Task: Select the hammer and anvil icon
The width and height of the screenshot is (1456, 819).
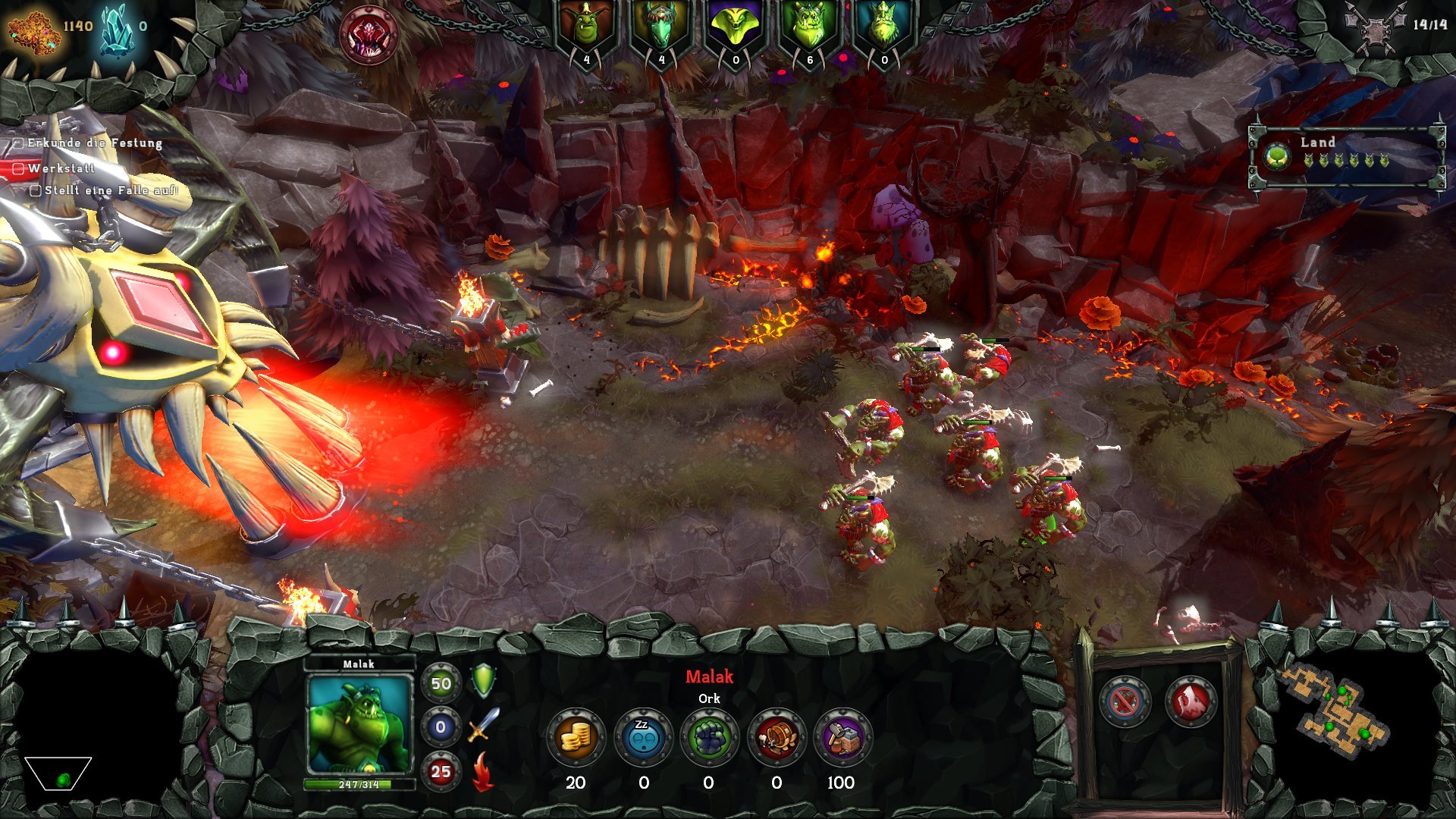Action: pyautogui.click(x=843, y=736)
